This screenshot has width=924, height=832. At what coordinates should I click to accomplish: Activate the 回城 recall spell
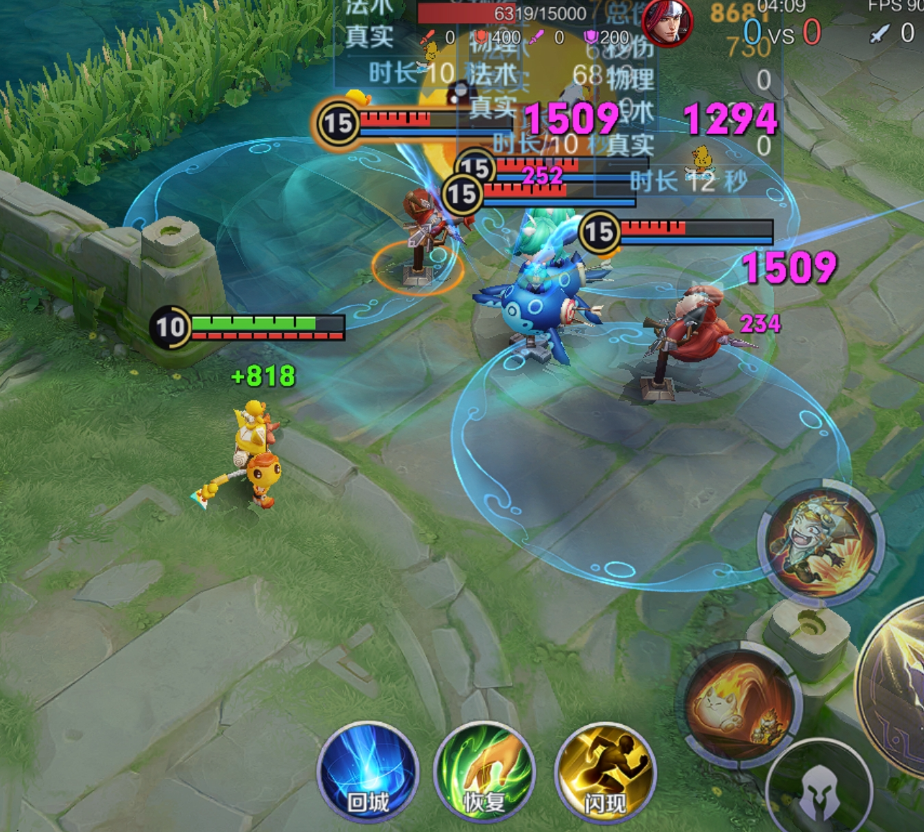point(367,772)
